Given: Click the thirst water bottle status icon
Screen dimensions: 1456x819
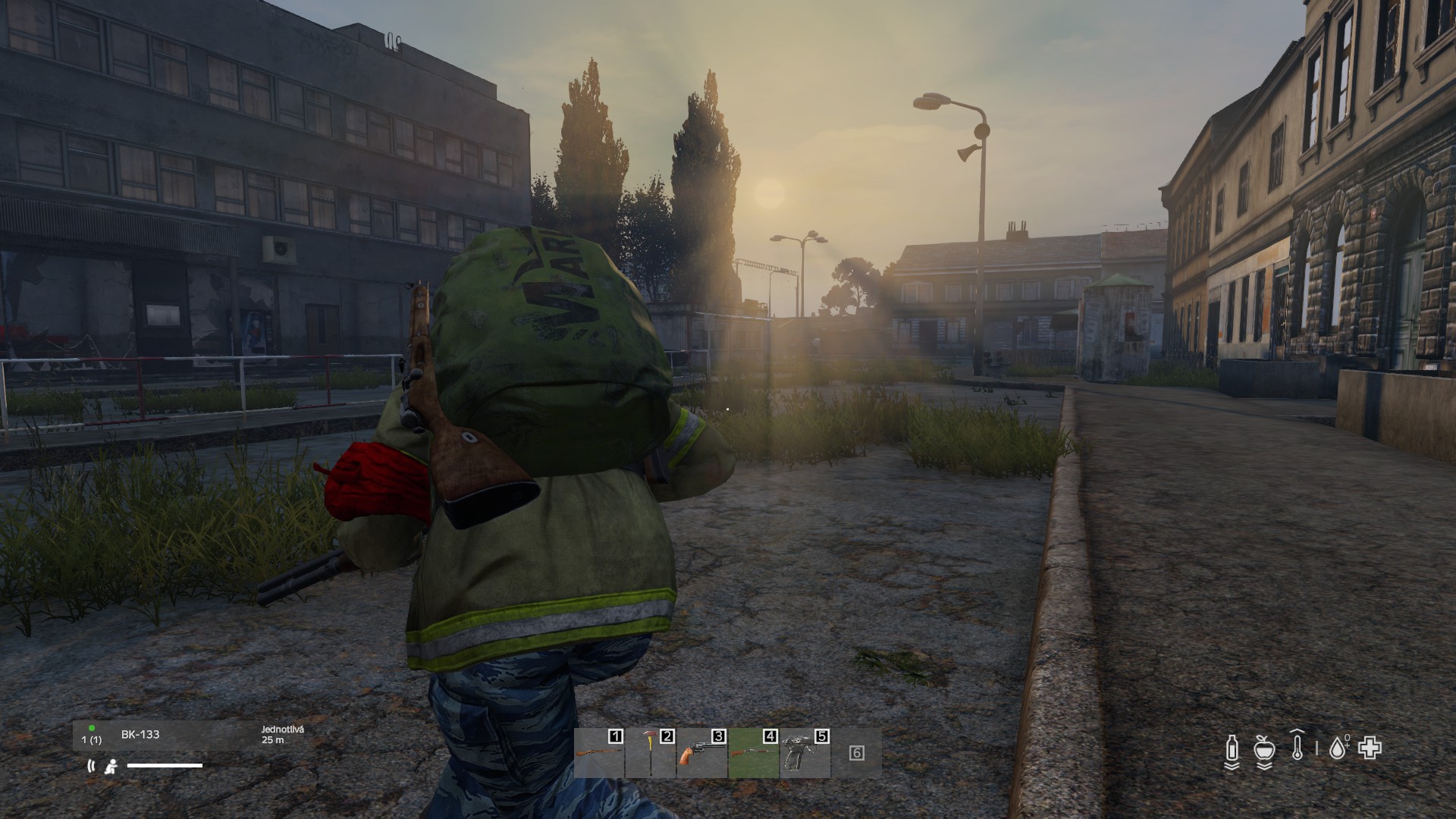Looking at the screenshot, I should (x=1232, y=750).
